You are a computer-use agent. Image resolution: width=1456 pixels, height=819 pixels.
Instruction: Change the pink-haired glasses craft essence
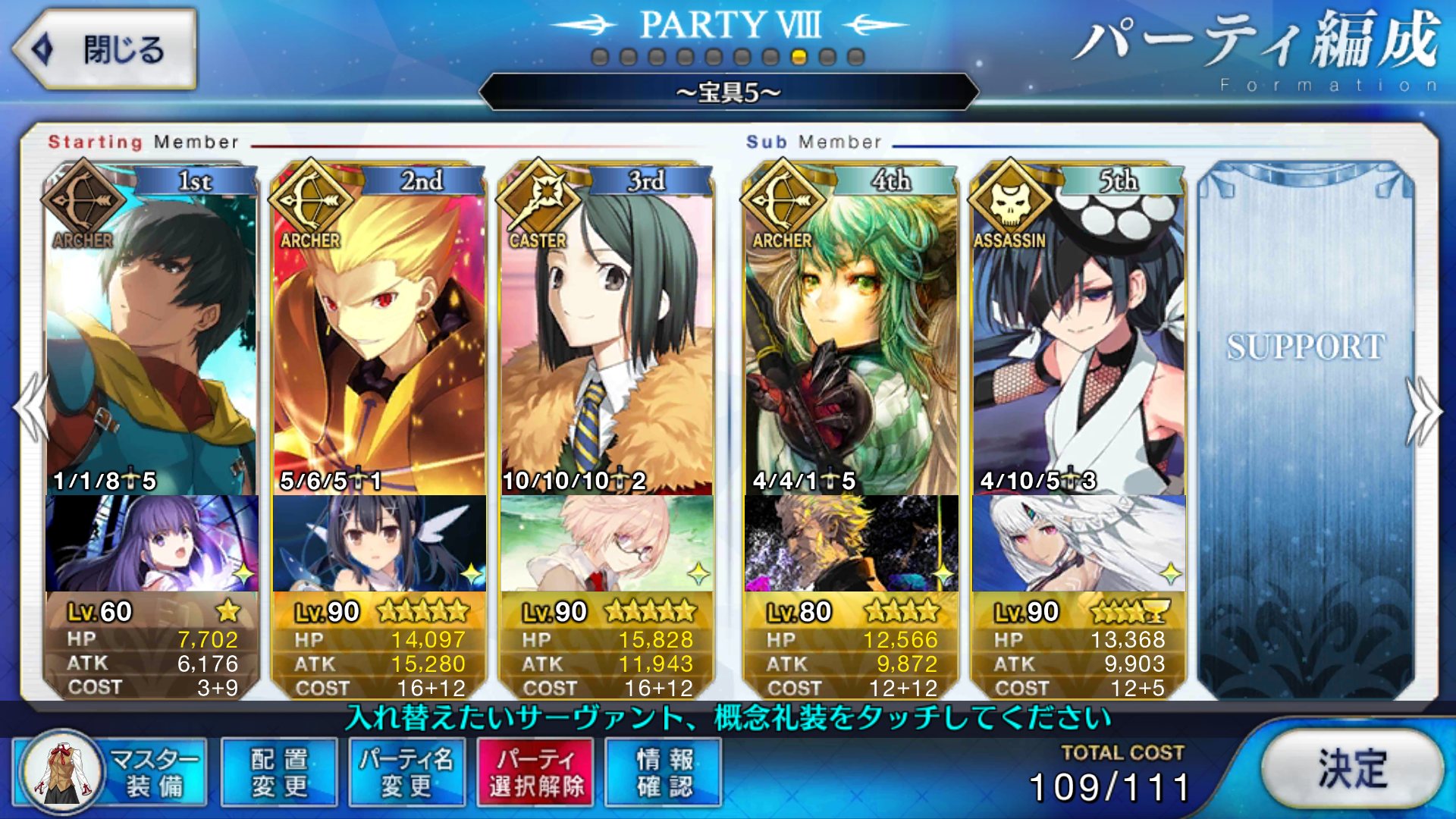point(607,543)
